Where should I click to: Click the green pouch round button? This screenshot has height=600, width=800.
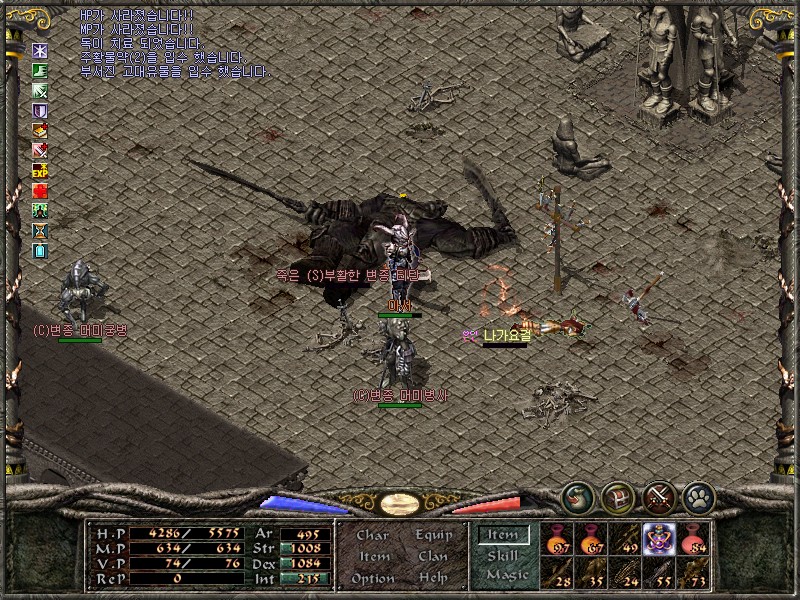tap(577, 497)
